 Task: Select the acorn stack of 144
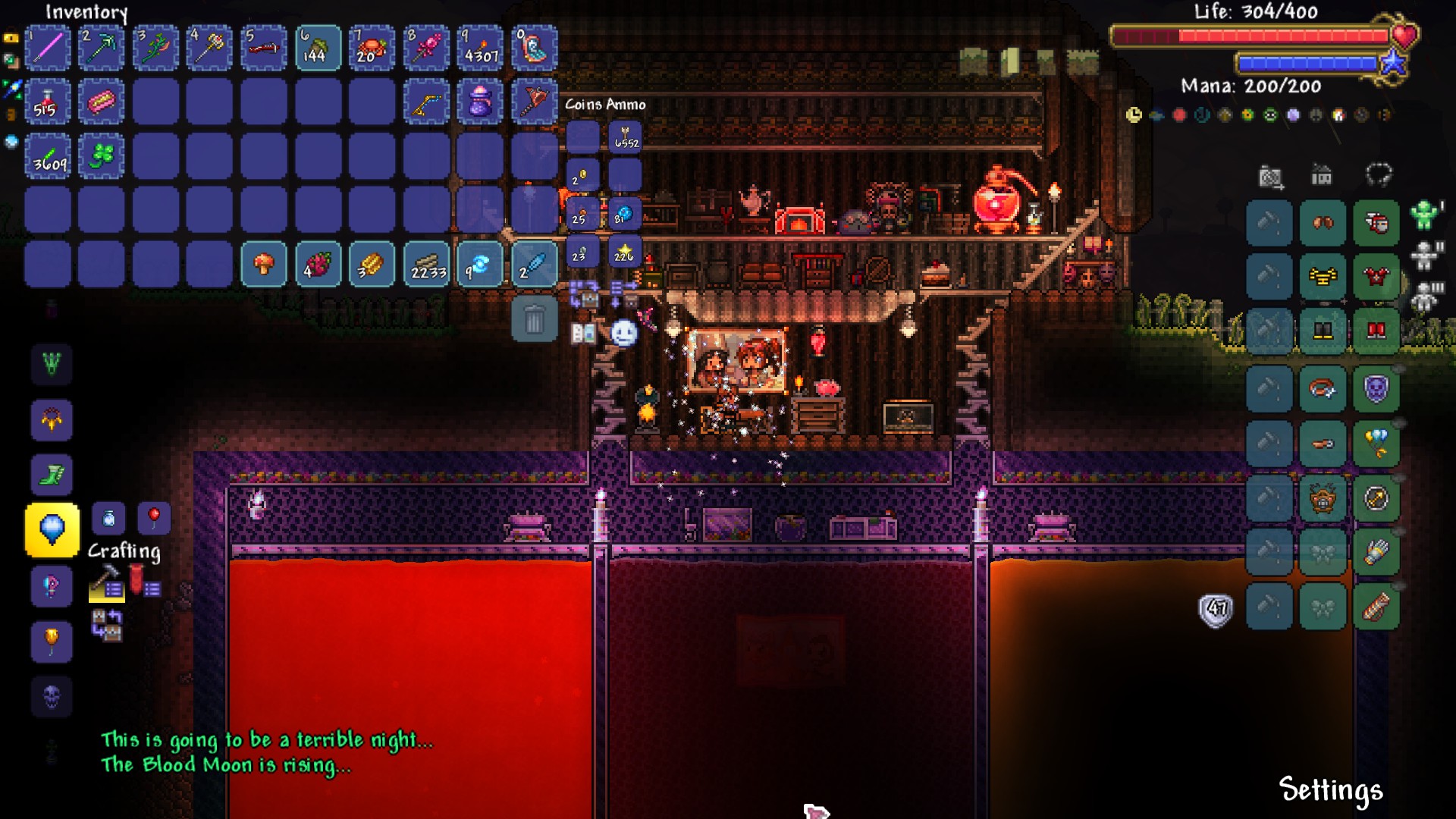tap(318, 48)
